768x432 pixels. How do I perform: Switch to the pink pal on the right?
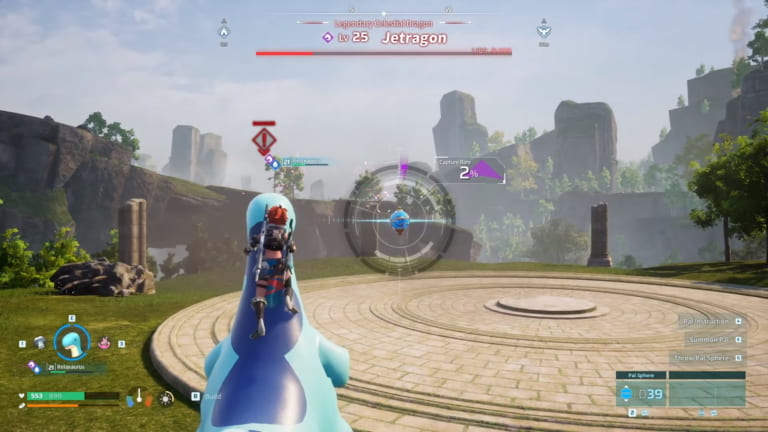pyautogui.click(x=104, y=343)
